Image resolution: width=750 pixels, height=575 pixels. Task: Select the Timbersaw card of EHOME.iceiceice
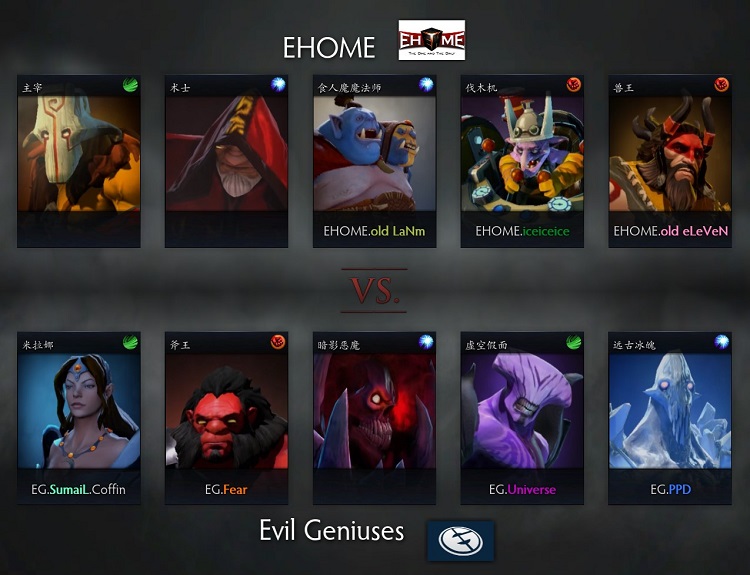(x=522, y=160)
